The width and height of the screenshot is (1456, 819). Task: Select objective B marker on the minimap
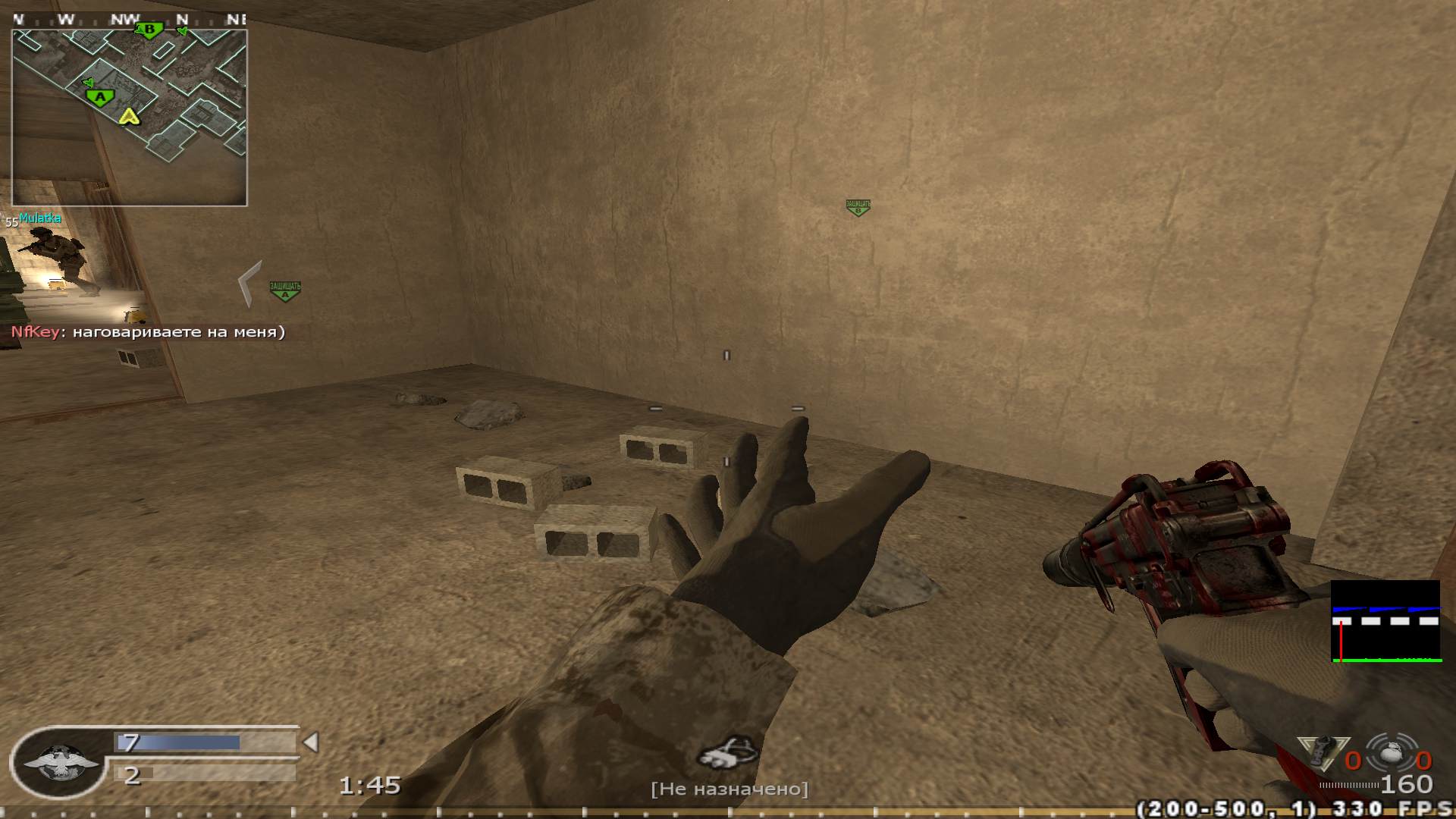[149, 30]
